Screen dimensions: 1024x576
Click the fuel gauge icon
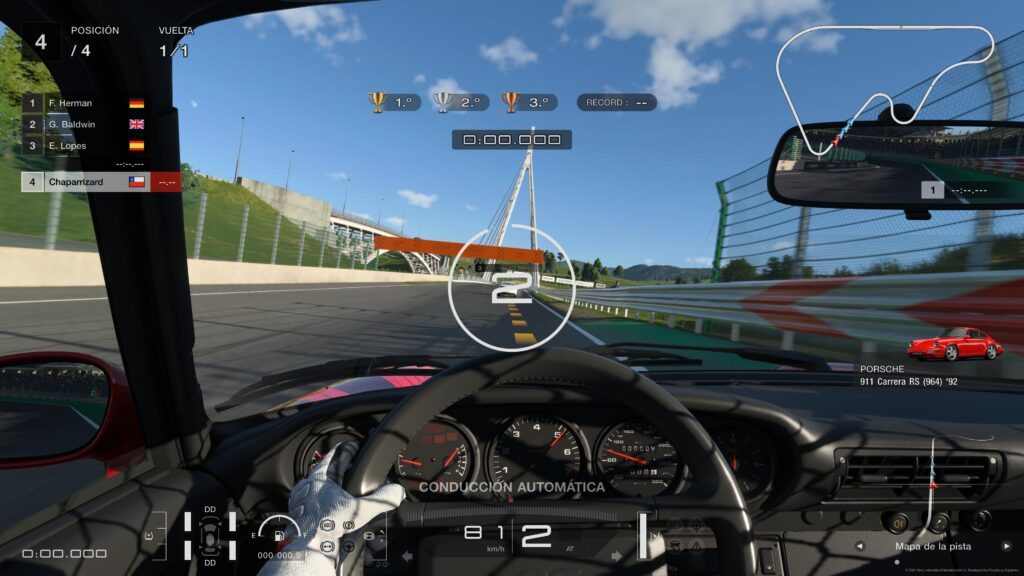pyautogui.click(x=279, y=531)
